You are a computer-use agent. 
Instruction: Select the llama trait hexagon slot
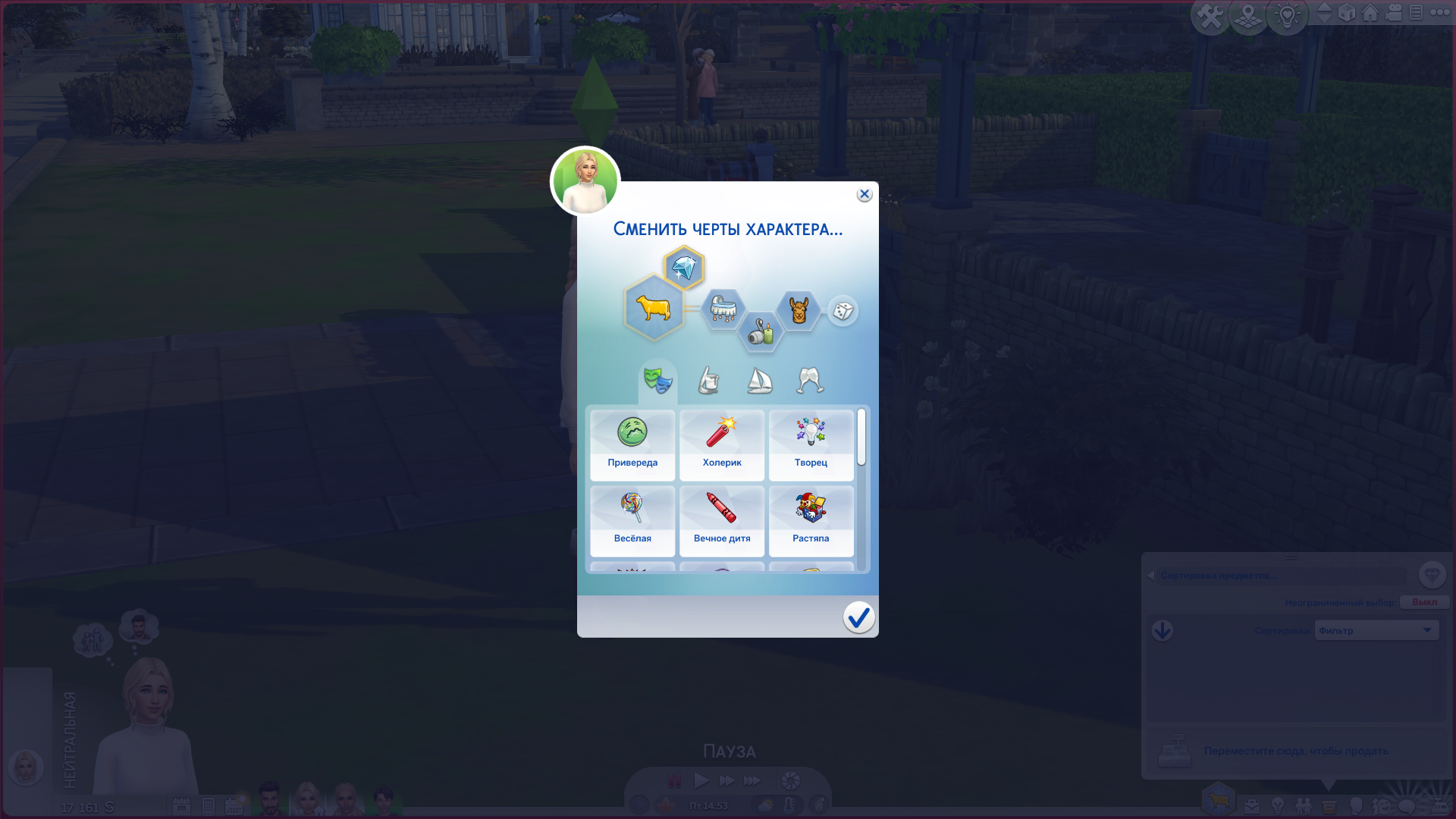799,310
